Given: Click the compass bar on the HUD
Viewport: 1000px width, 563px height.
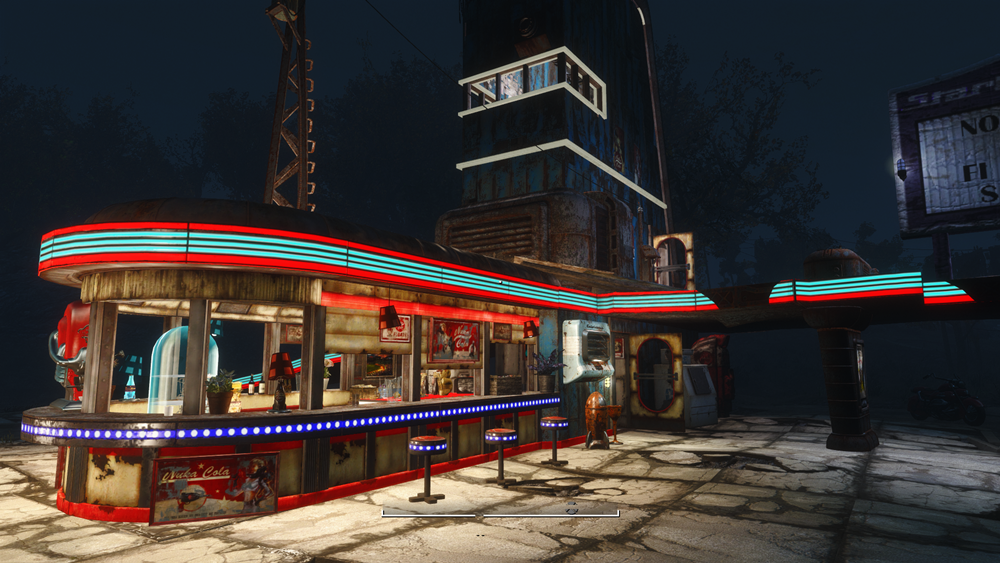Looking at the screenshot, I should point(500,514).
